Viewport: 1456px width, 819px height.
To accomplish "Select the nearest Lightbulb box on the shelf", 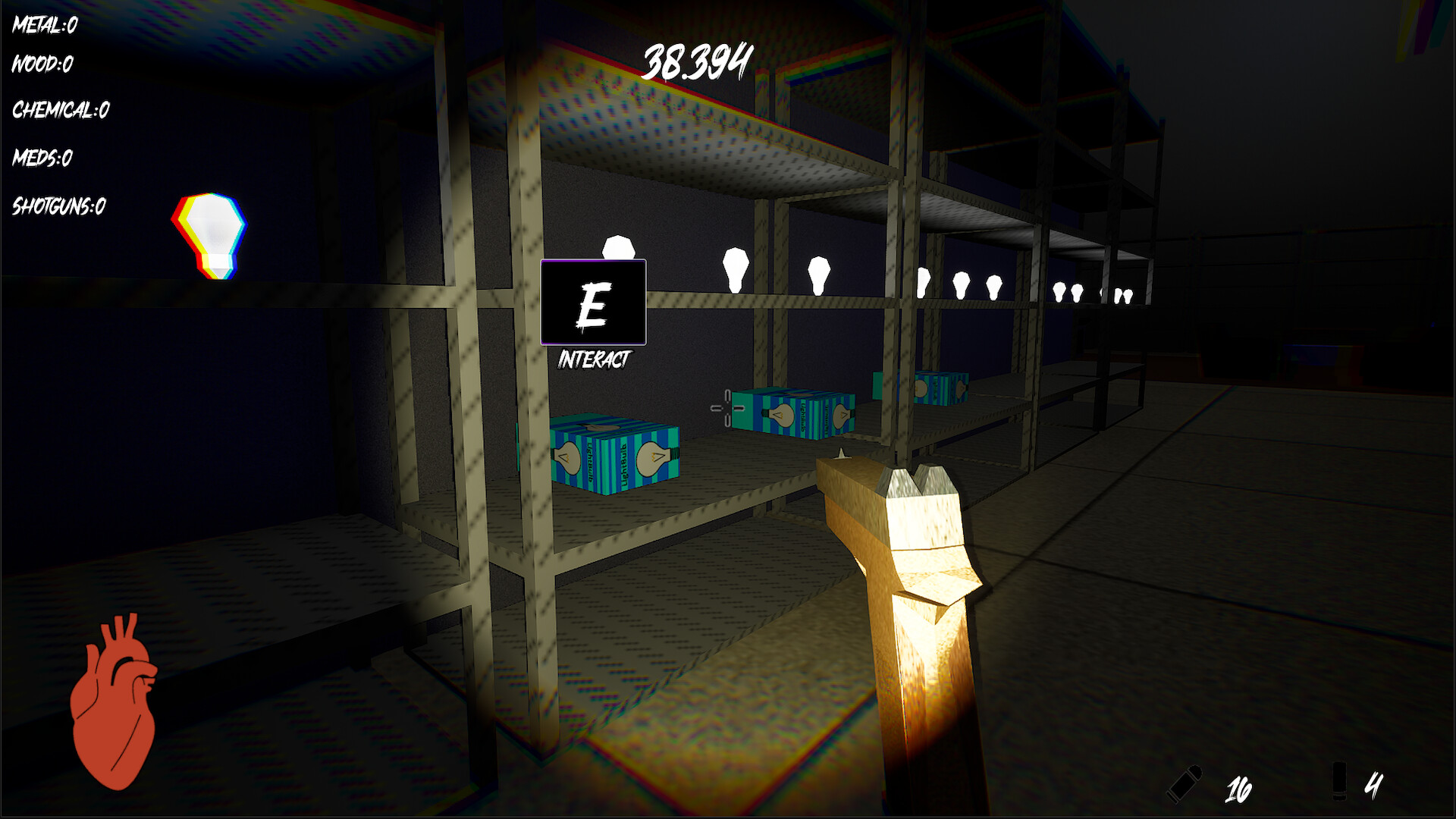I will coord(614,455).
